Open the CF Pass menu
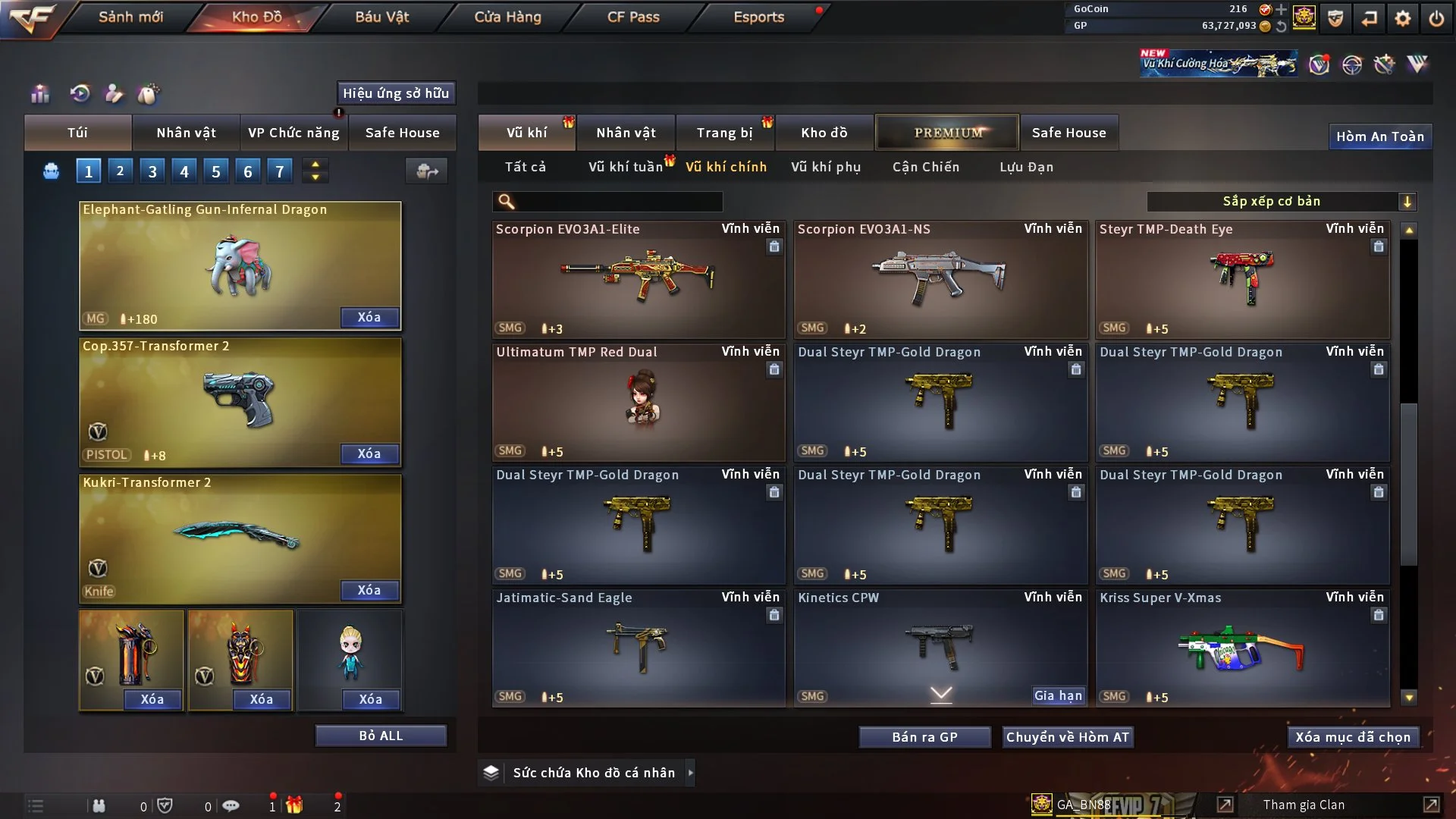 click(x=633, y=17)
